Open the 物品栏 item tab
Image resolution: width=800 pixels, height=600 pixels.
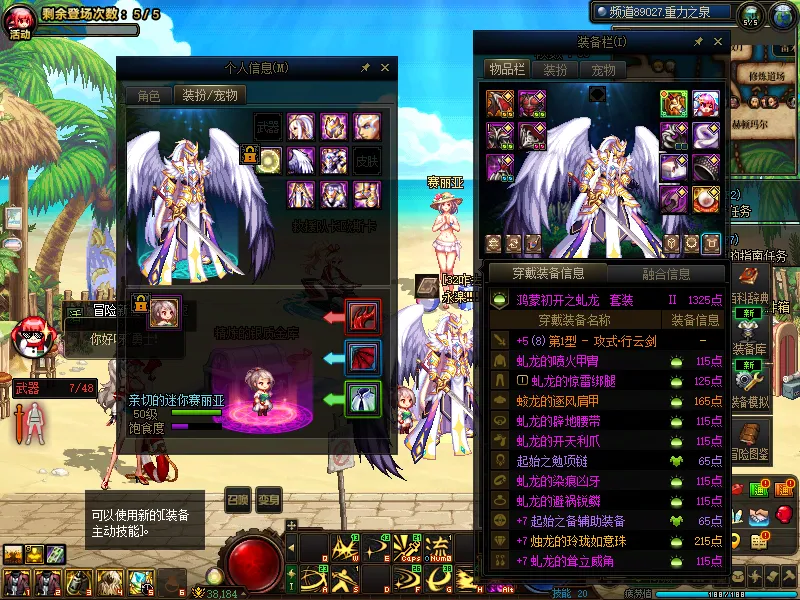click(x=506, y=70)
